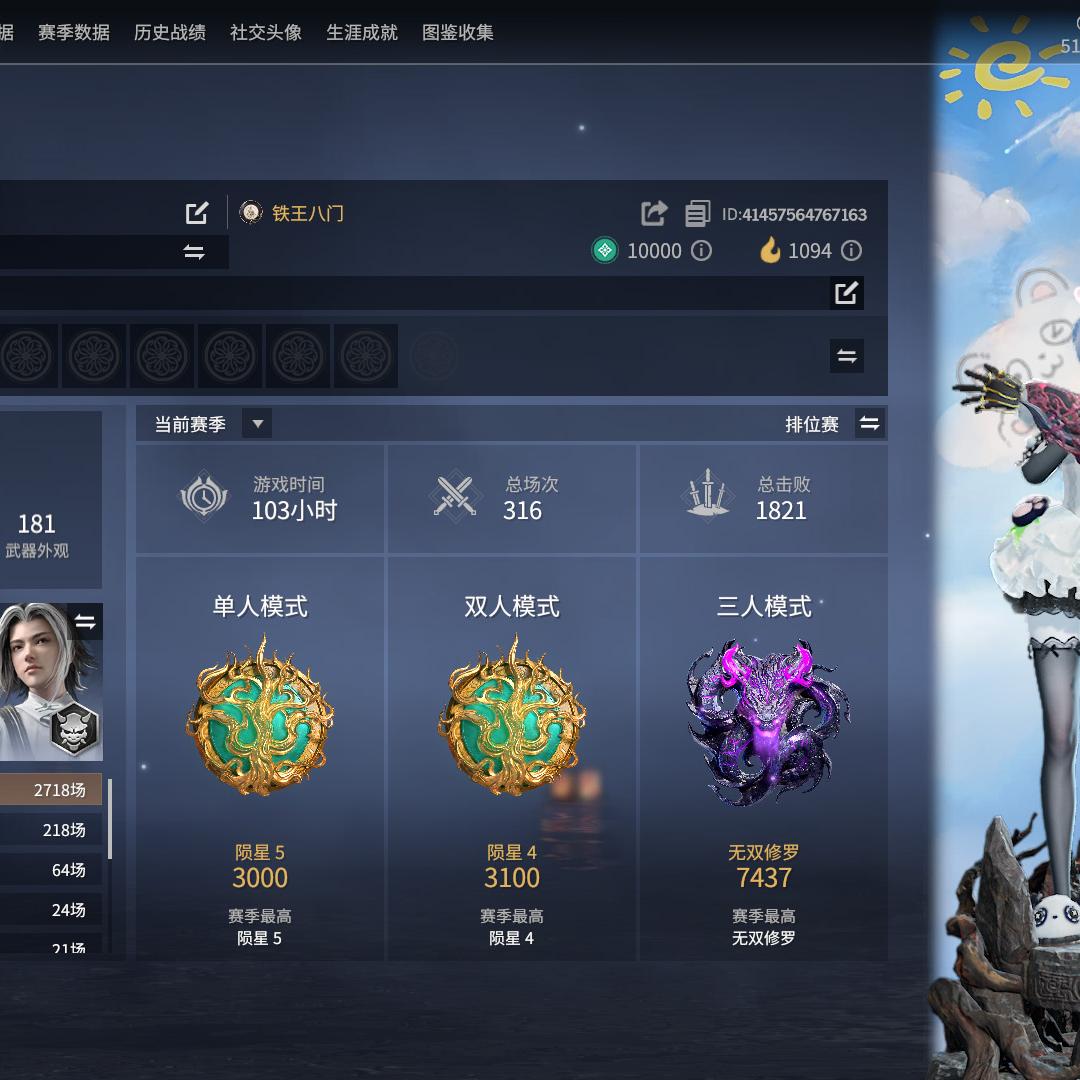Toggle the 排位赛 mode switch button
1080x1080 pixels.
click(x=870, y=424)
